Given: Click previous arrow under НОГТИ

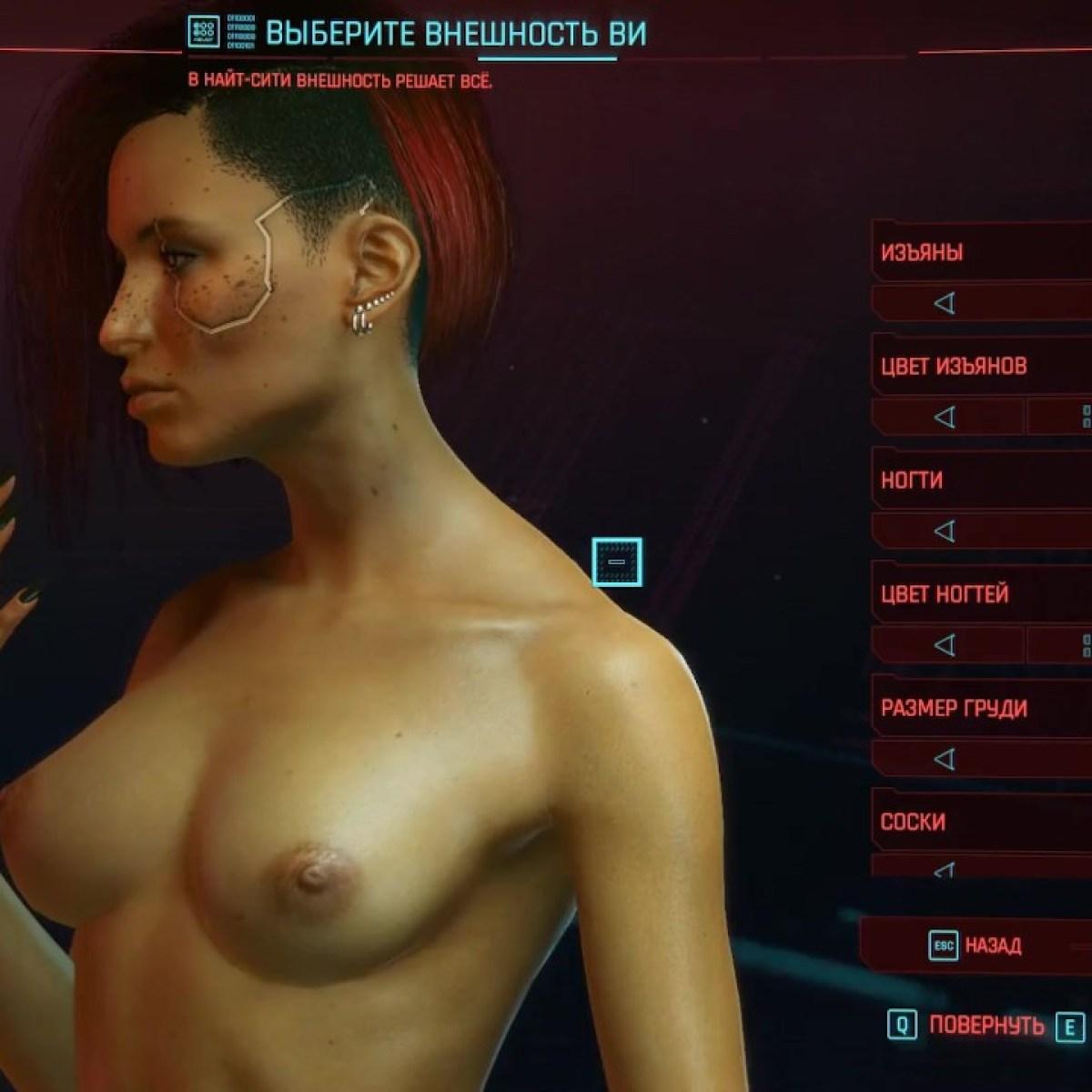Looking at the screenshot, I should click(x=945, y=531).
